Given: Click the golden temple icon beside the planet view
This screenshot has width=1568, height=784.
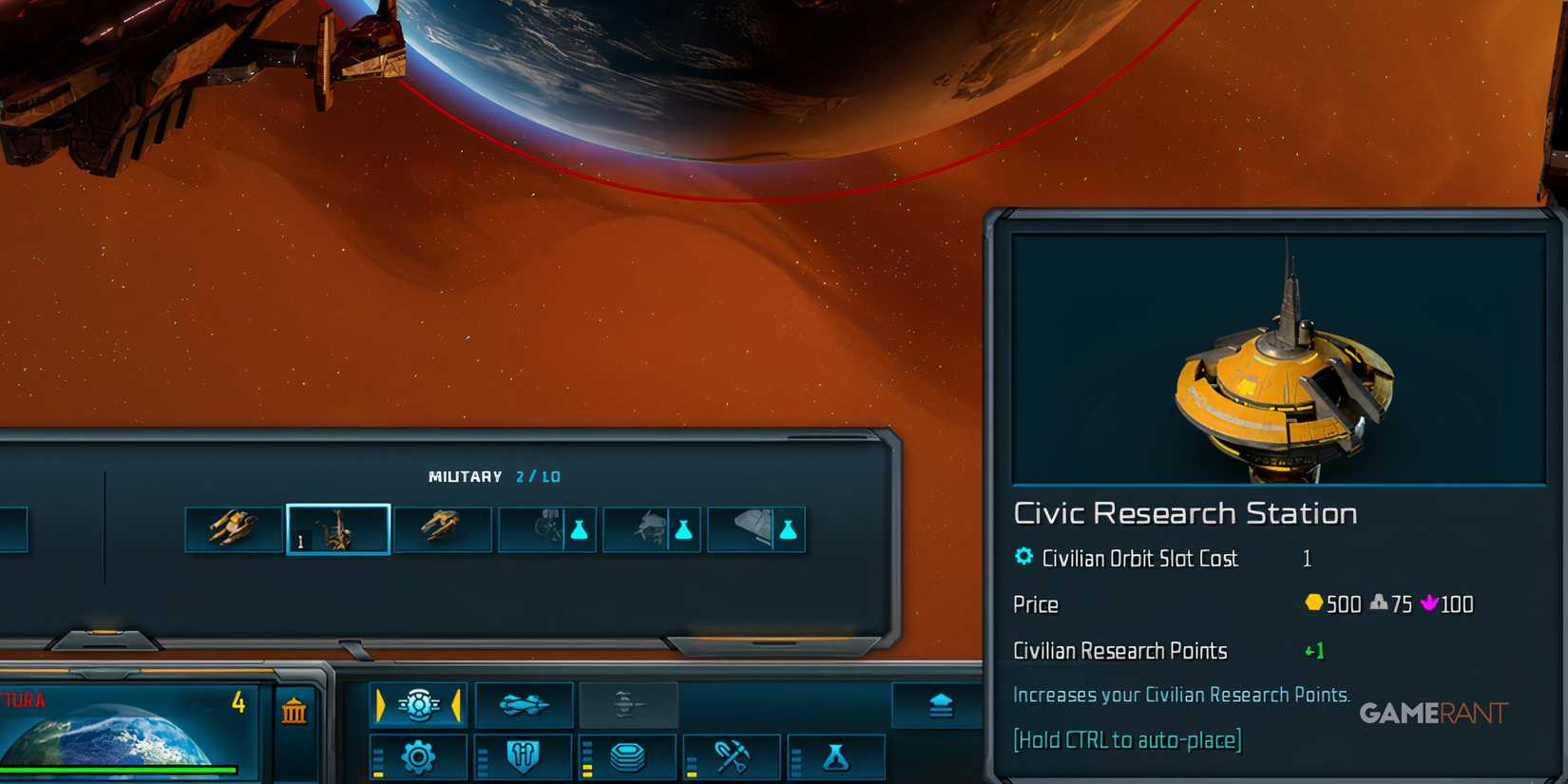Looking at the screenshot, I should [x=296, y=712].
